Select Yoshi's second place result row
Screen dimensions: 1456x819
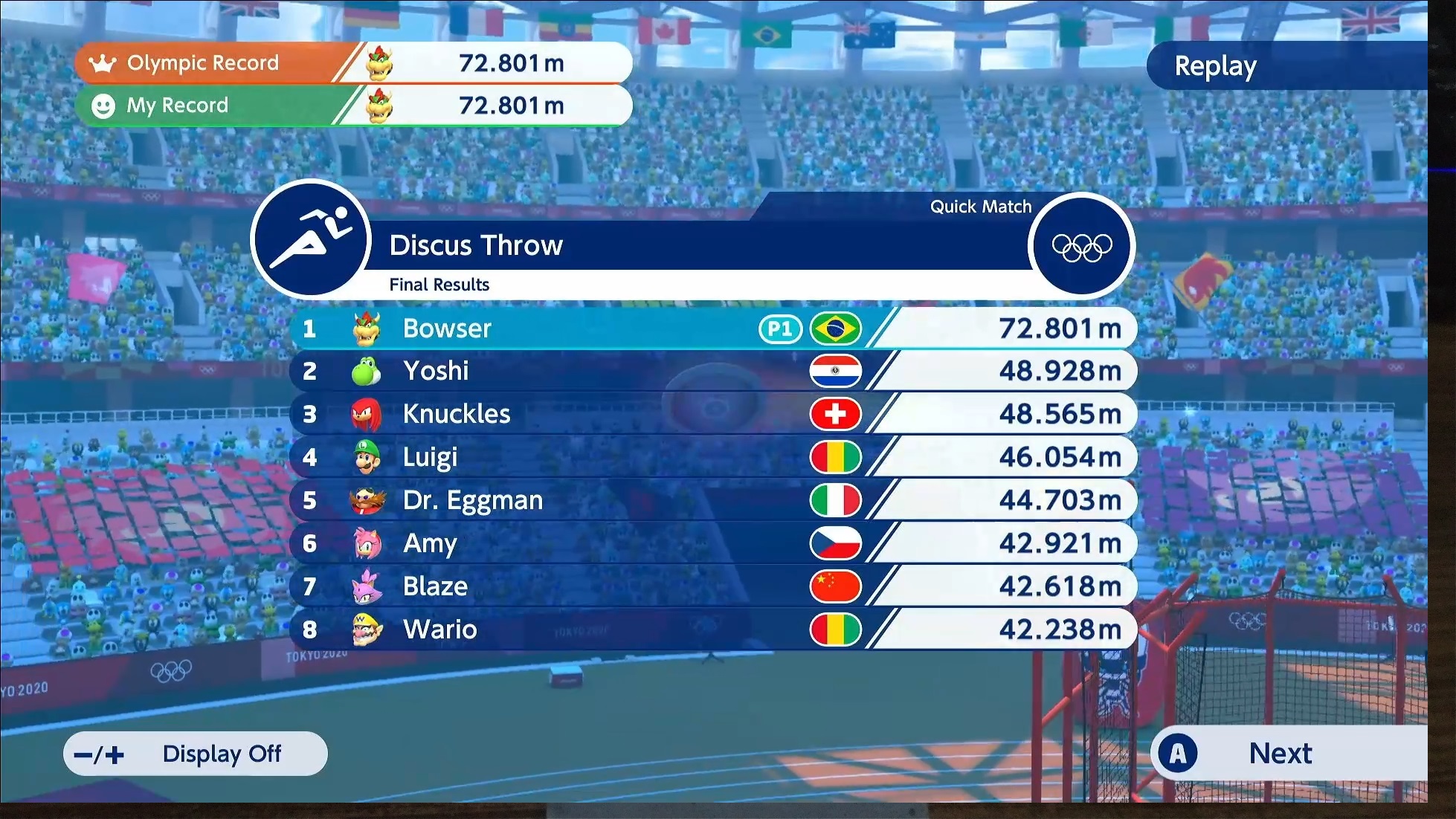[x=712, y=371]
